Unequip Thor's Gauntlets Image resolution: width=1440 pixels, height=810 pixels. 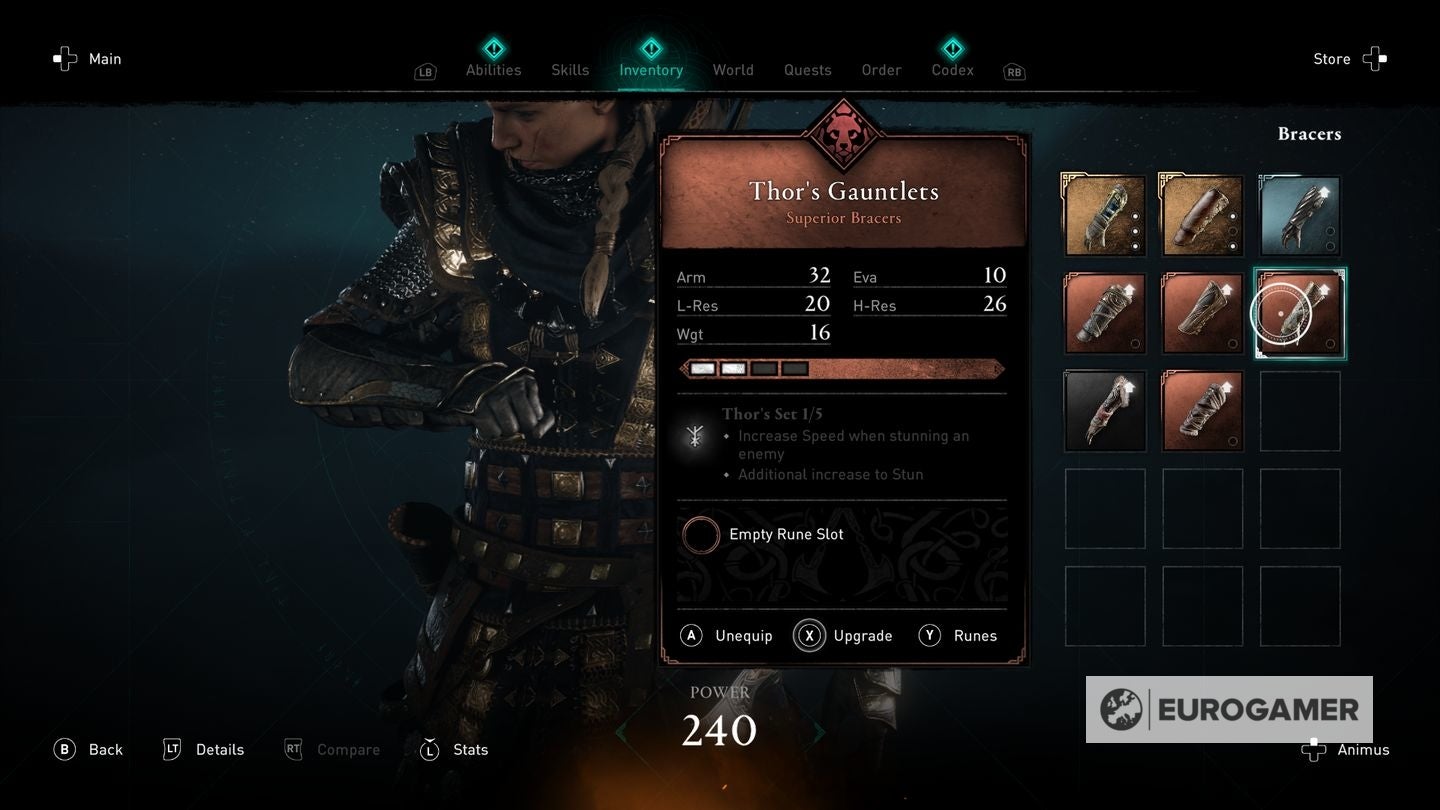tap(727, 636)
